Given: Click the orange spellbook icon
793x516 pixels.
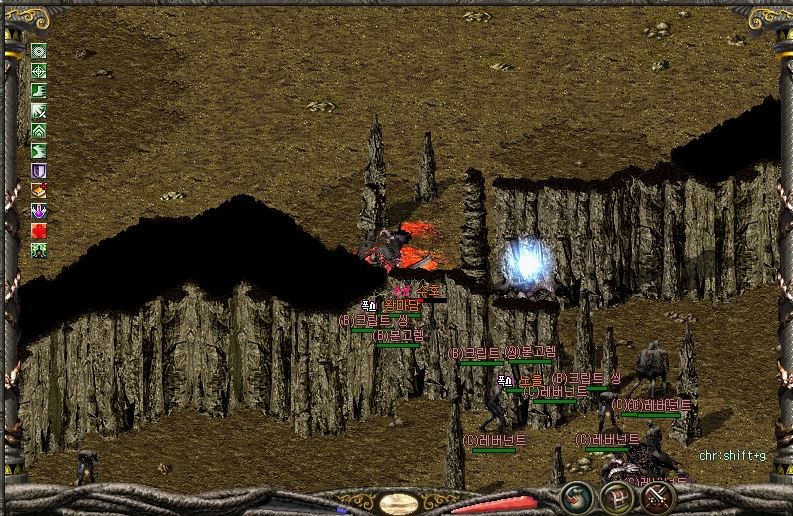Looking at the screenshot, I should [39, 190].
